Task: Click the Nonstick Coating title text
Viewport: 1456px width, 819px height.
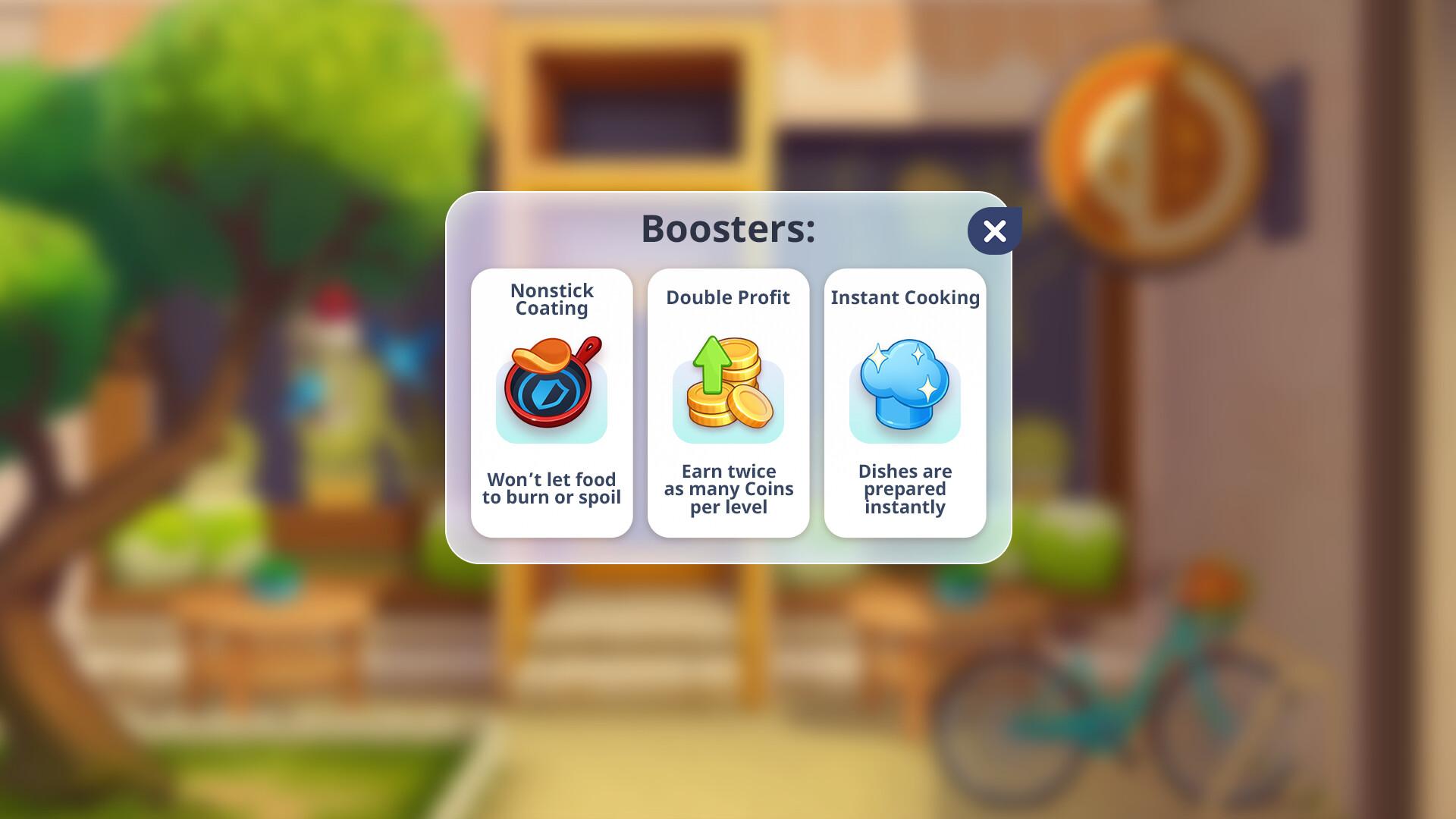Action: point(551,299)
